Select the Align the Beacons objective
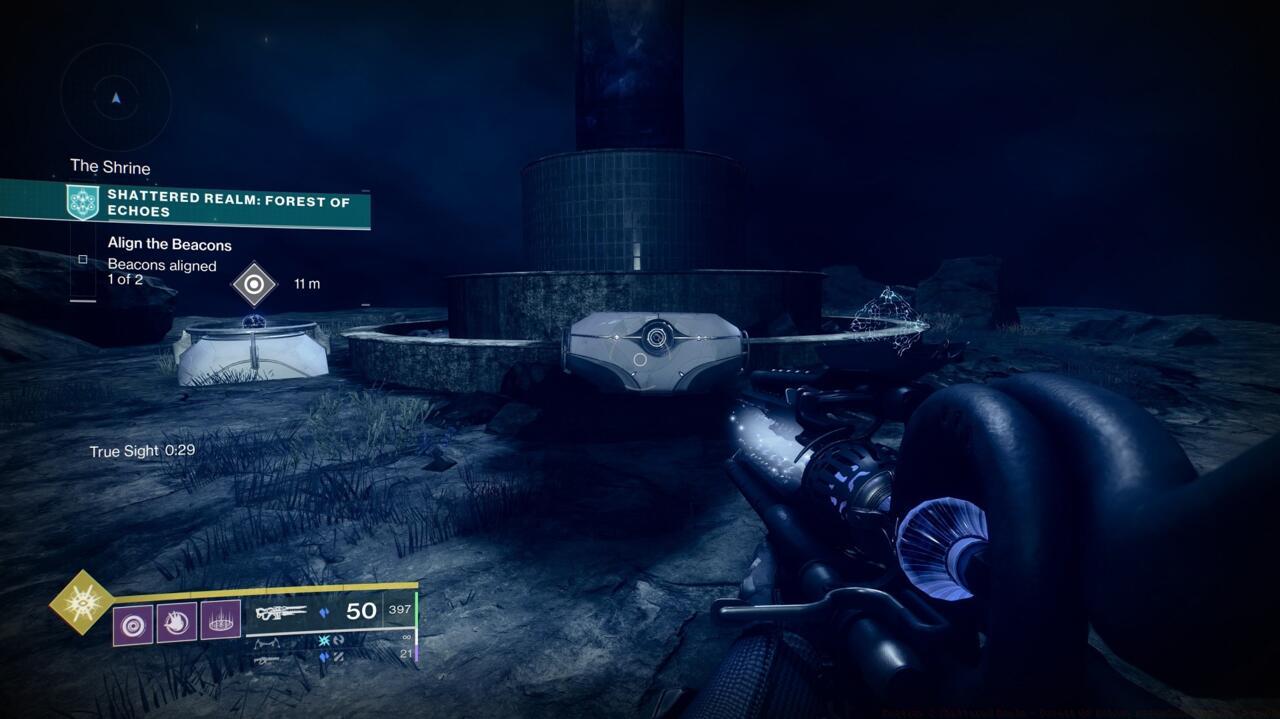 pos(169,245)
